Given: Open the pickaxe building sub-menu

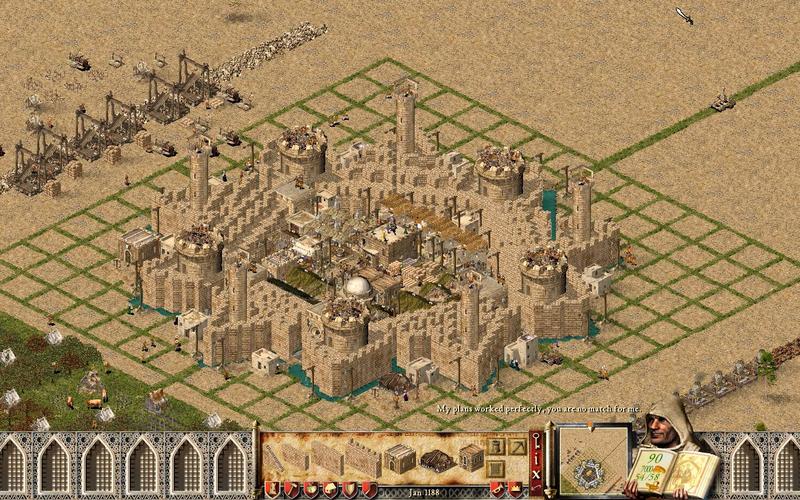Looking at the screenshot, I should [x=515, y=447].
